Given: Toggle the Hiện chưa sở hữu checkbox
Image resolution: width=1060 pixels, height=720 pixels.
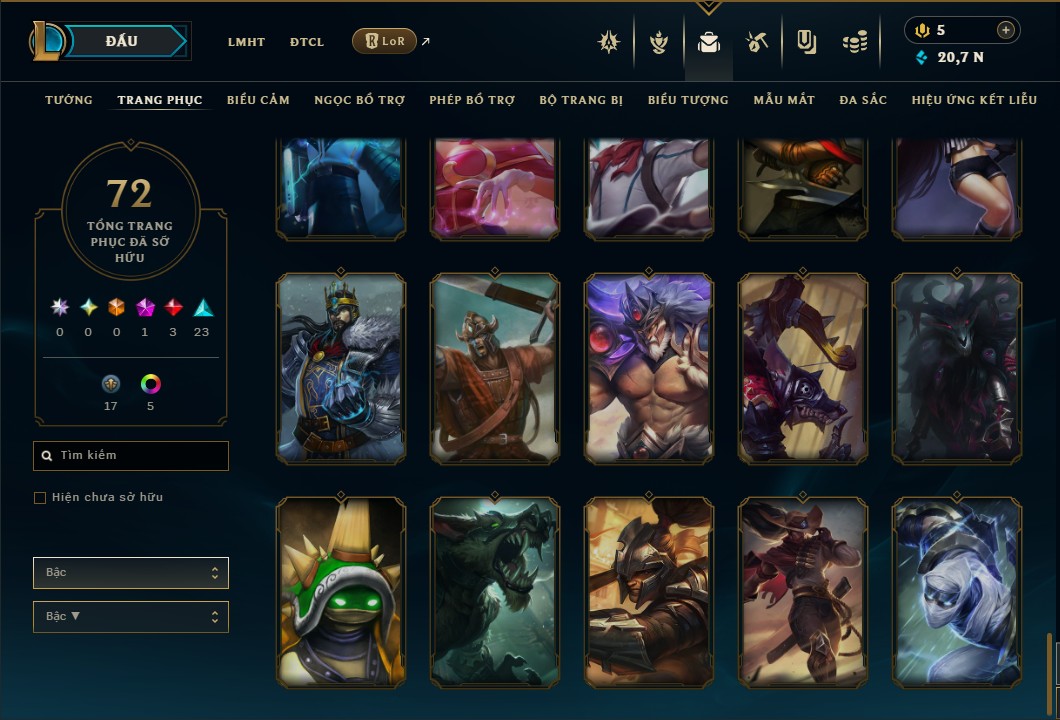Looking at the screenshot, I should pos(40,498).
